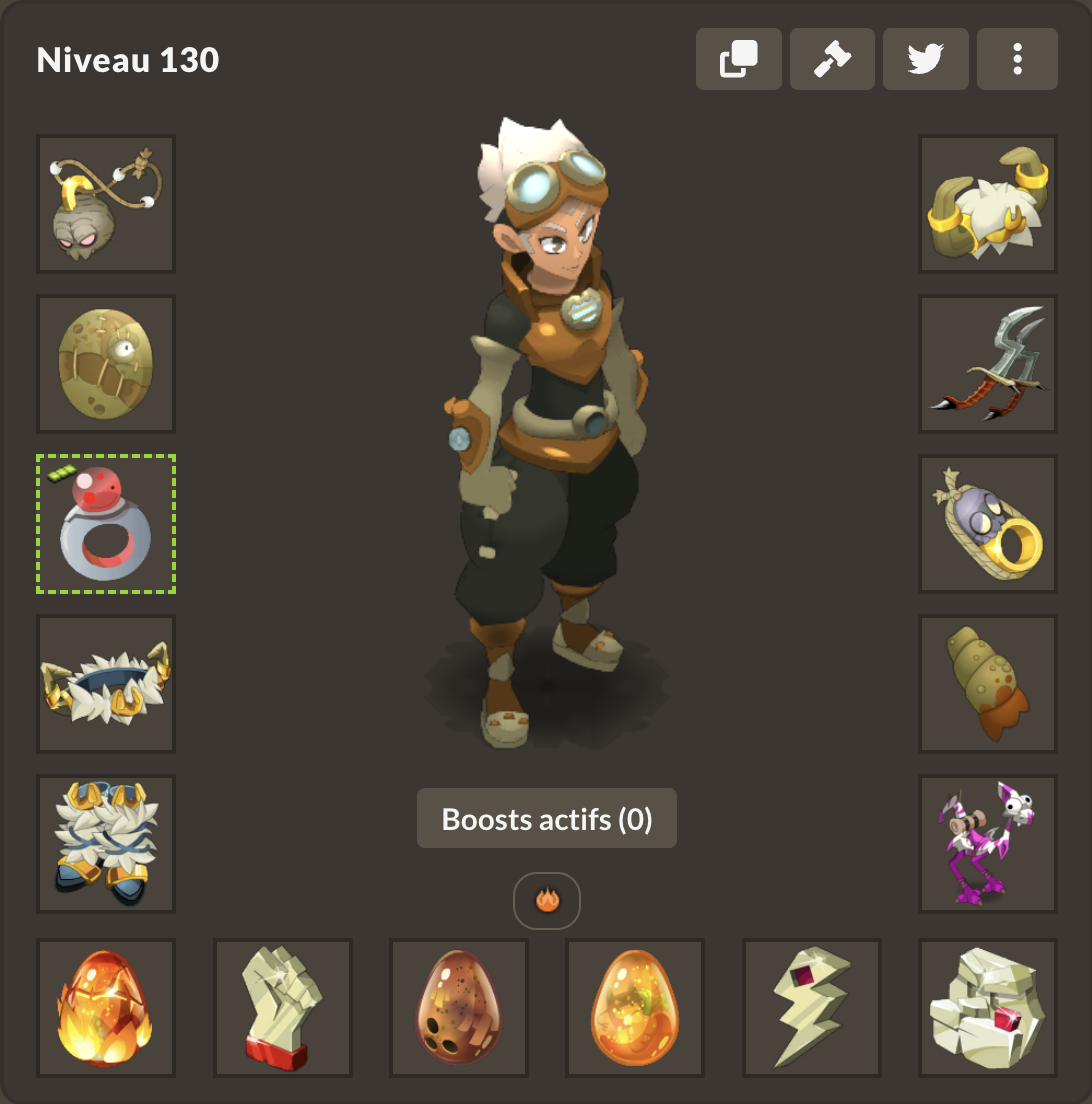This screenshot has width=1092, height=1104.
Task: Choose the purple dragoturkey mount slot
Action: (988, 844)
